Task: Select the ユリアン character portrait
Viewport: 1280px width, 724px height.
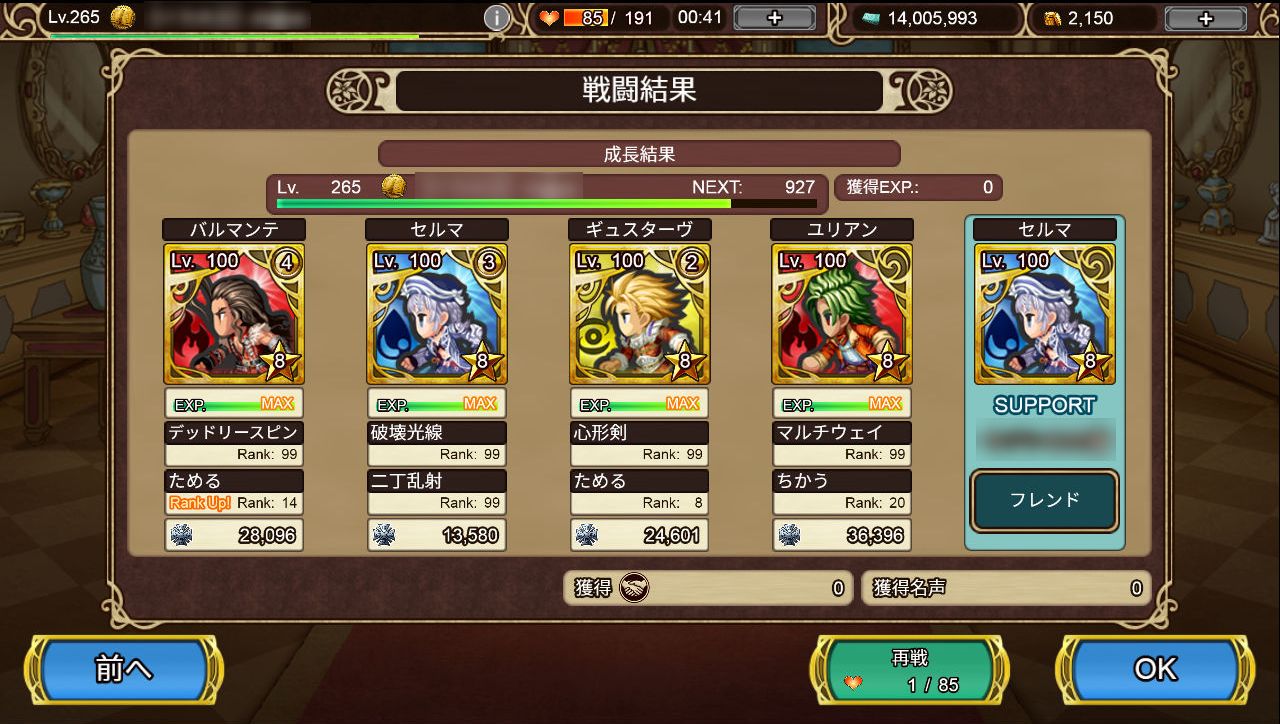Action: [x=842, y=314]
